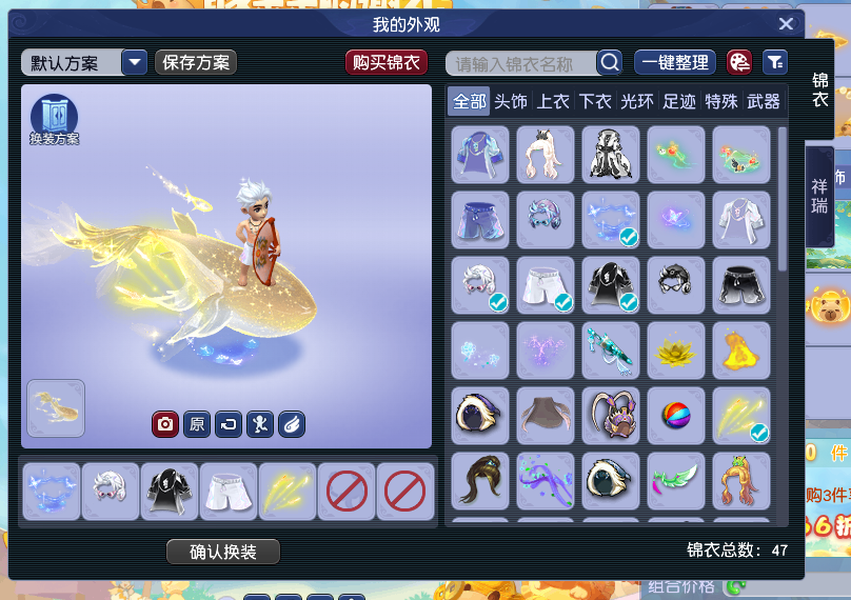Click the magnifier search button
The image size is (851, 600).
pos(609,63)
